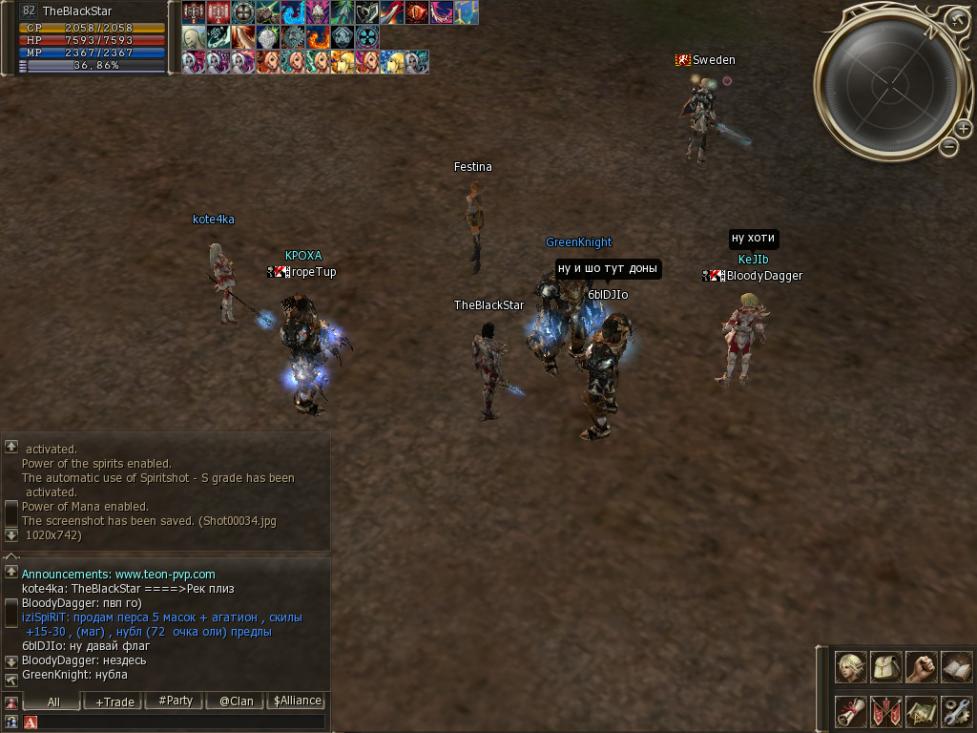Open the system menu wrench icon

click(956, 711)
